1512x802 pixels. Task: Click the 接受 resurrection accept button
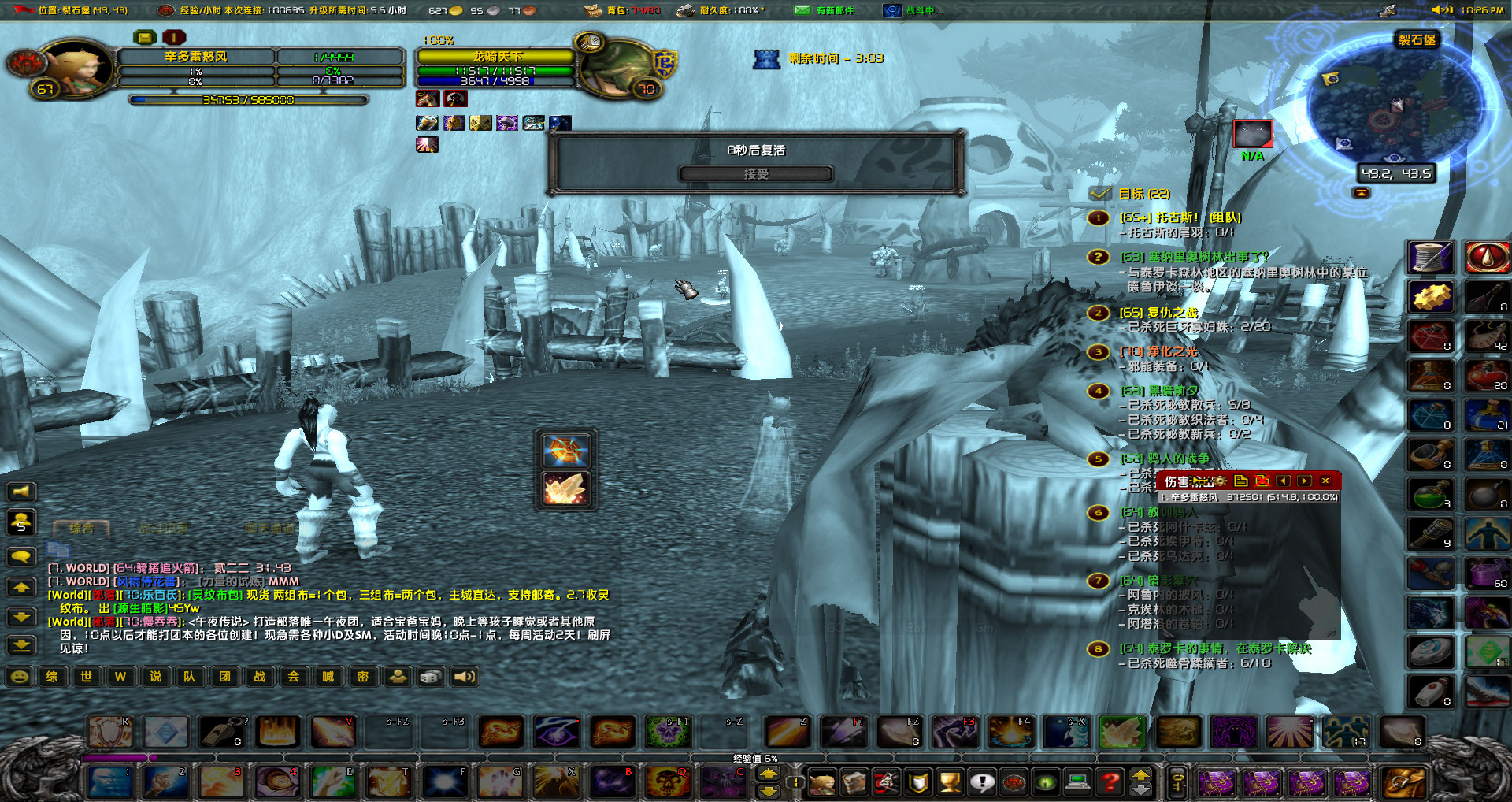[x=756, y=174]
